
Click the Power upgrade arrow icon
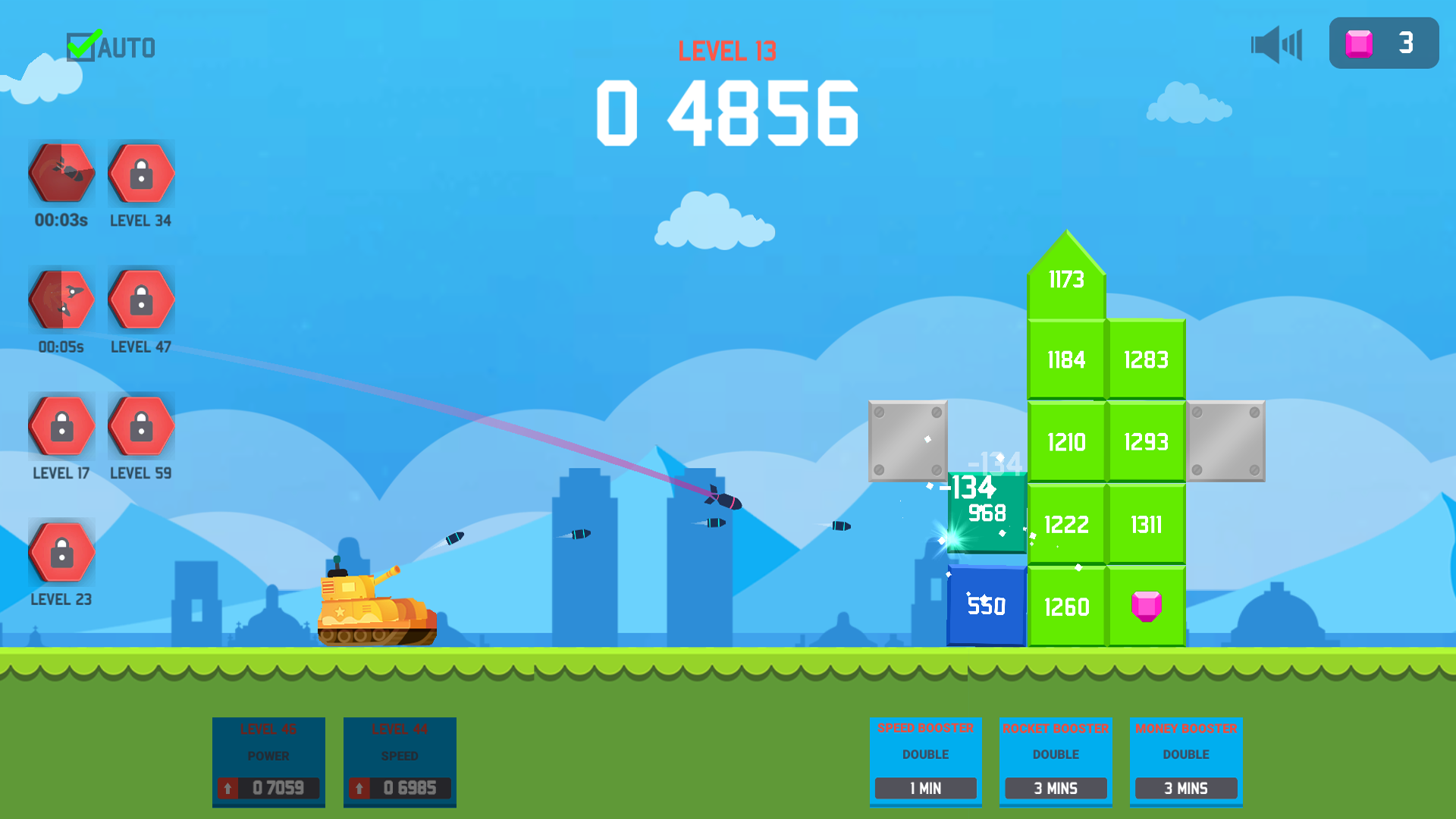[x=227, y=788]
